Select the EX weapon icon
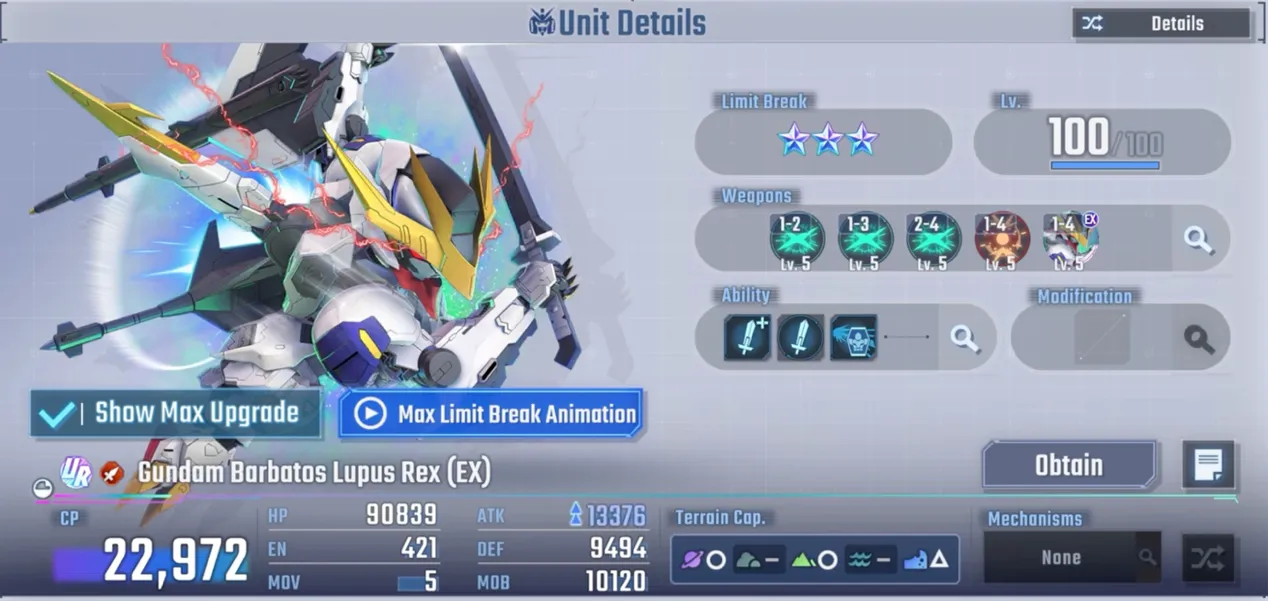This screenshot has height=601, width=1268. [x=1070, y=239]
